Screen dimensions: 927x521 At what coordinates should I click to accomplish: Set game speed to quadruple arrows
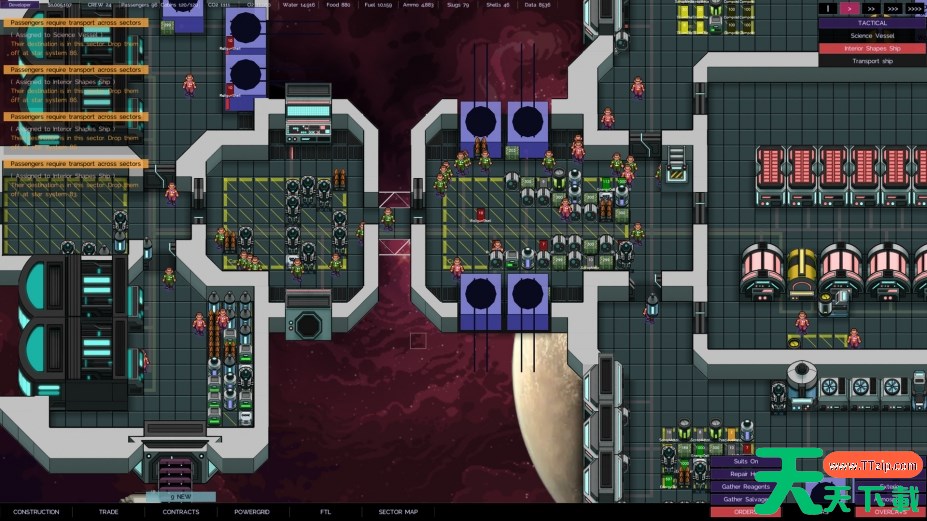pos(914,8)
